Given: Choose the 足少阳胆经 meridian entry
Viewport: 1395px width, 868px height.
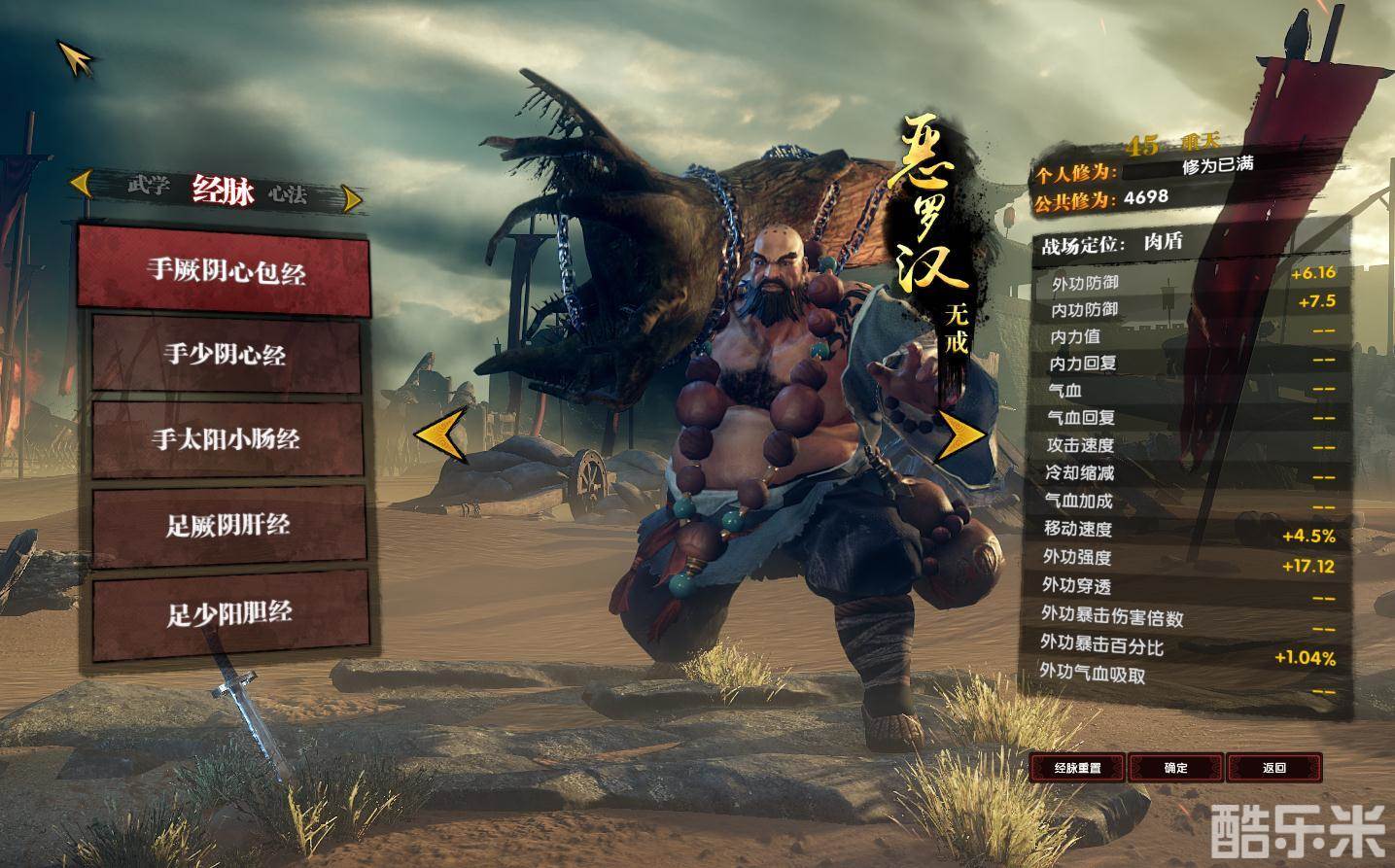Looking at the screenshot, I should [229, 613].
